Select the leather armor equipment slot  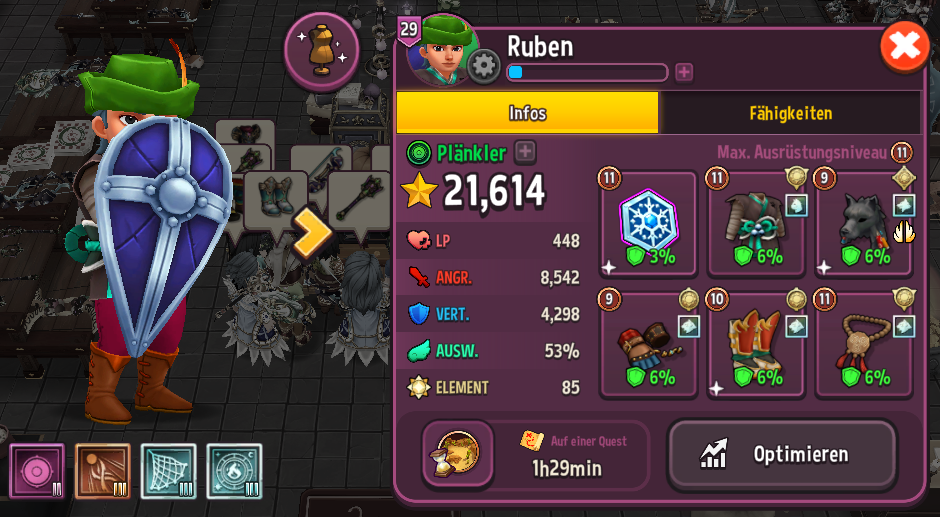click(x=756, y=223)
